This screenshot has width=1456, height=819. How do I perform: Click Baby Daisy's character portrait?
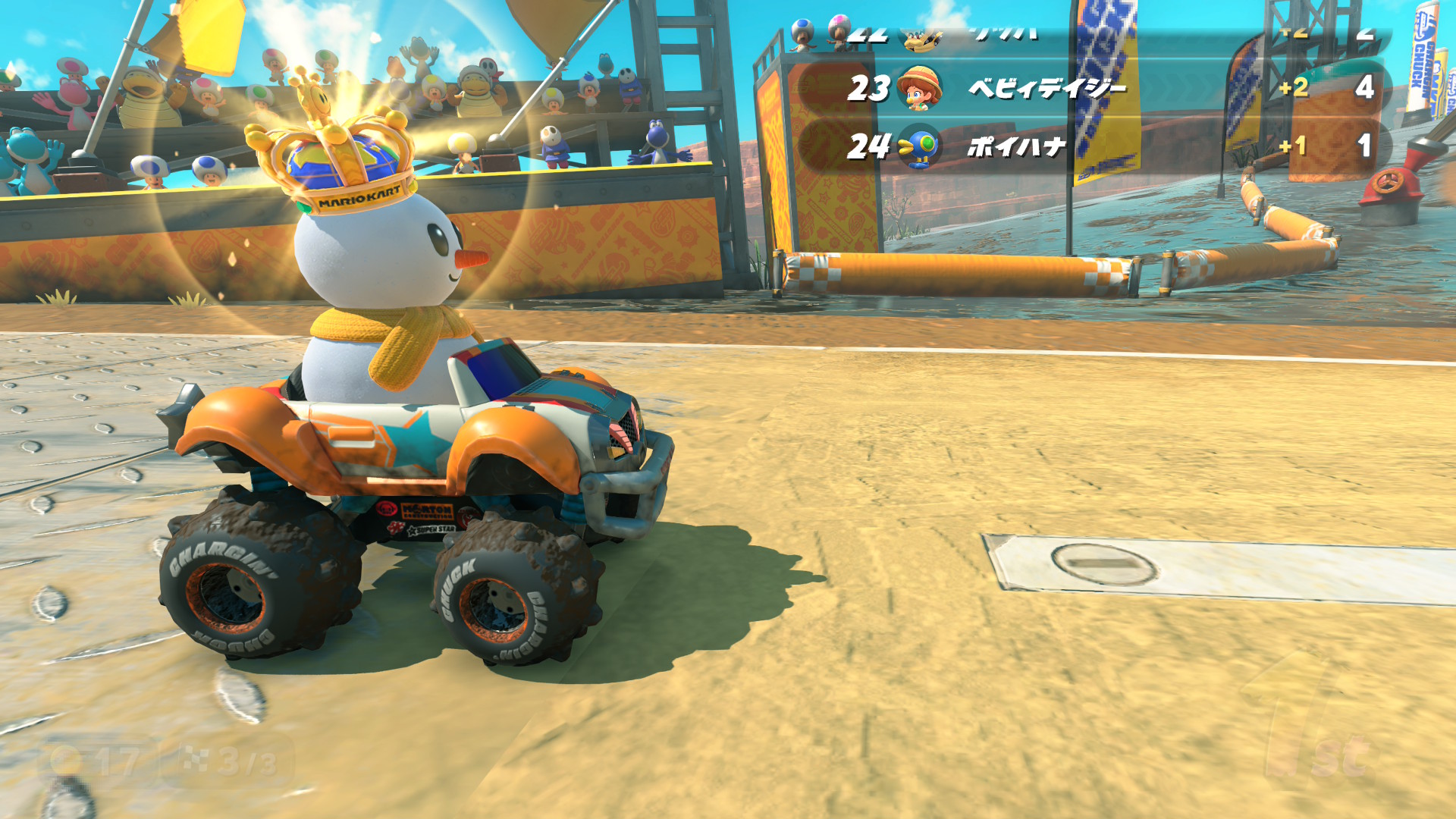tap(920, 87)
